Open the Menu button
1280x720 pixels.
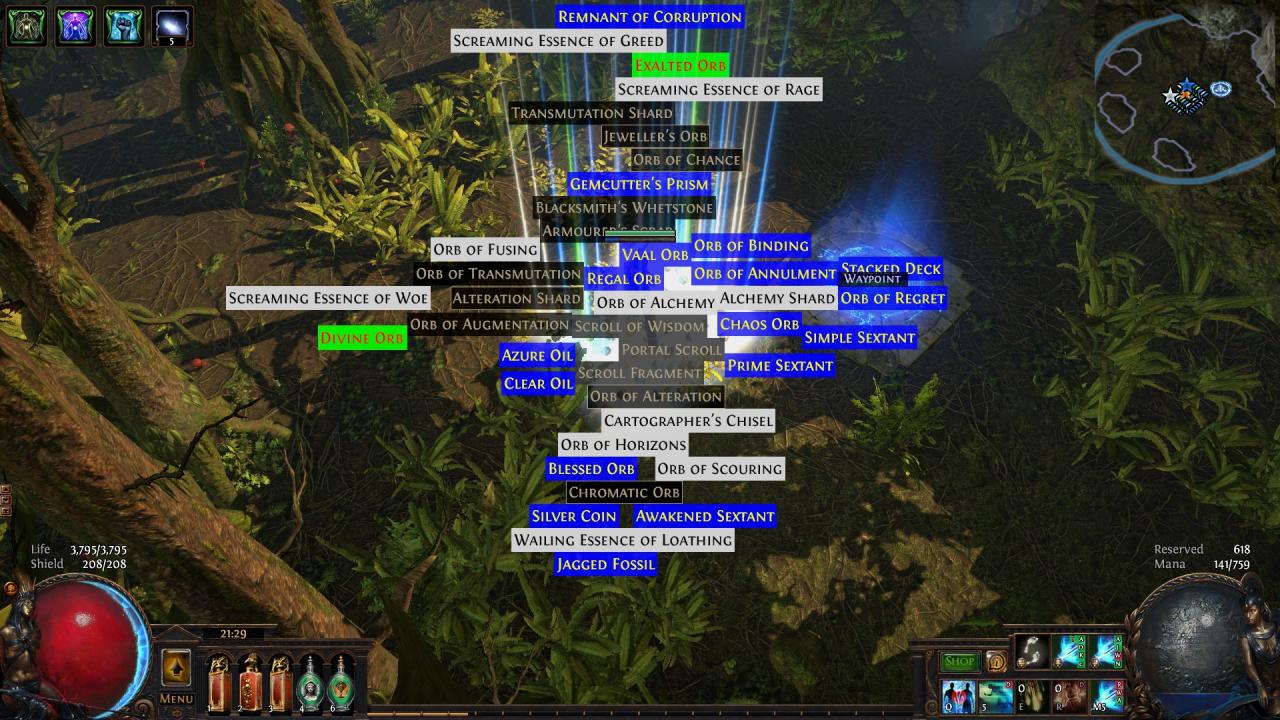pos(176,699)
